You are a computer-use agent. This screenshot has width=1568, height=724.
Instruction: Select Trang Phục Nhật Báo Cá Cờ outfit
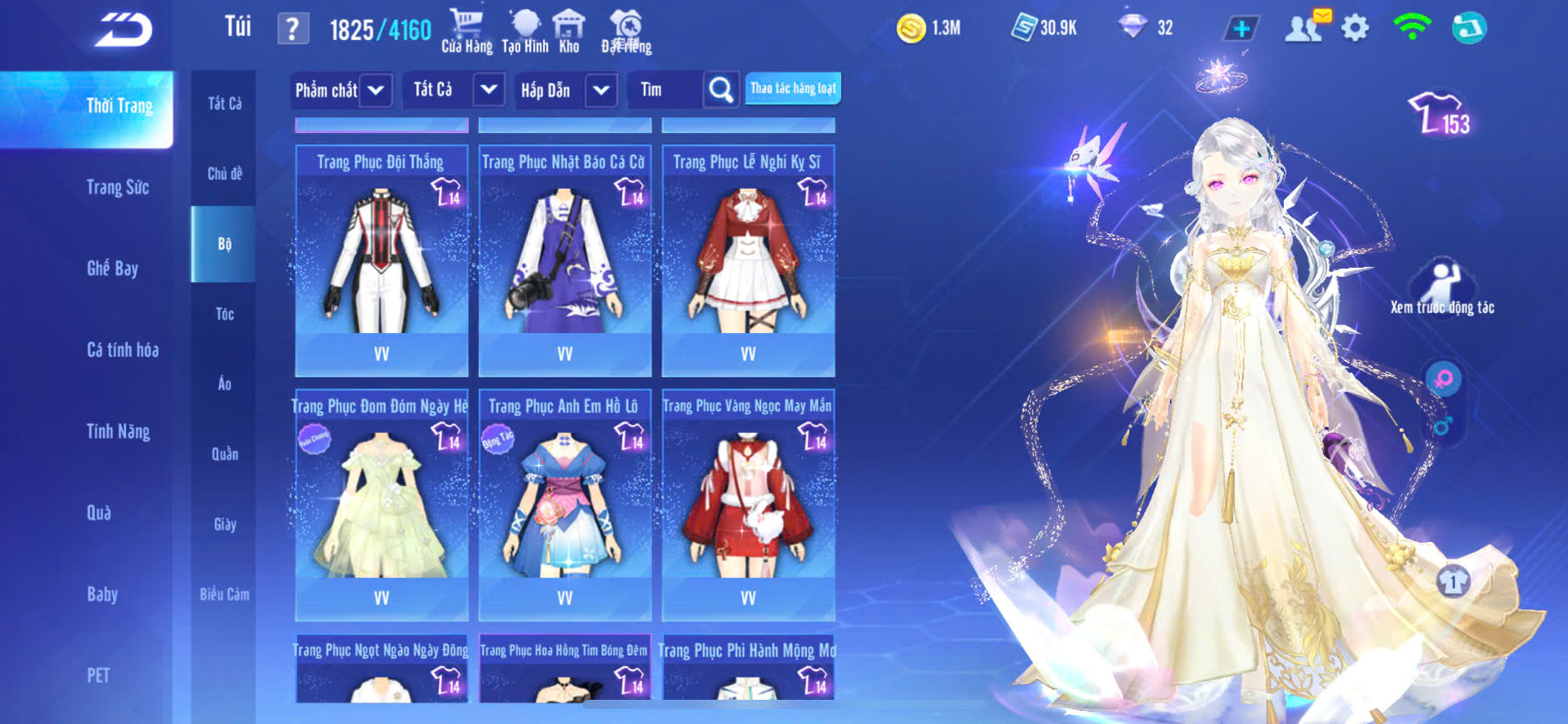(x=565, y=260)
